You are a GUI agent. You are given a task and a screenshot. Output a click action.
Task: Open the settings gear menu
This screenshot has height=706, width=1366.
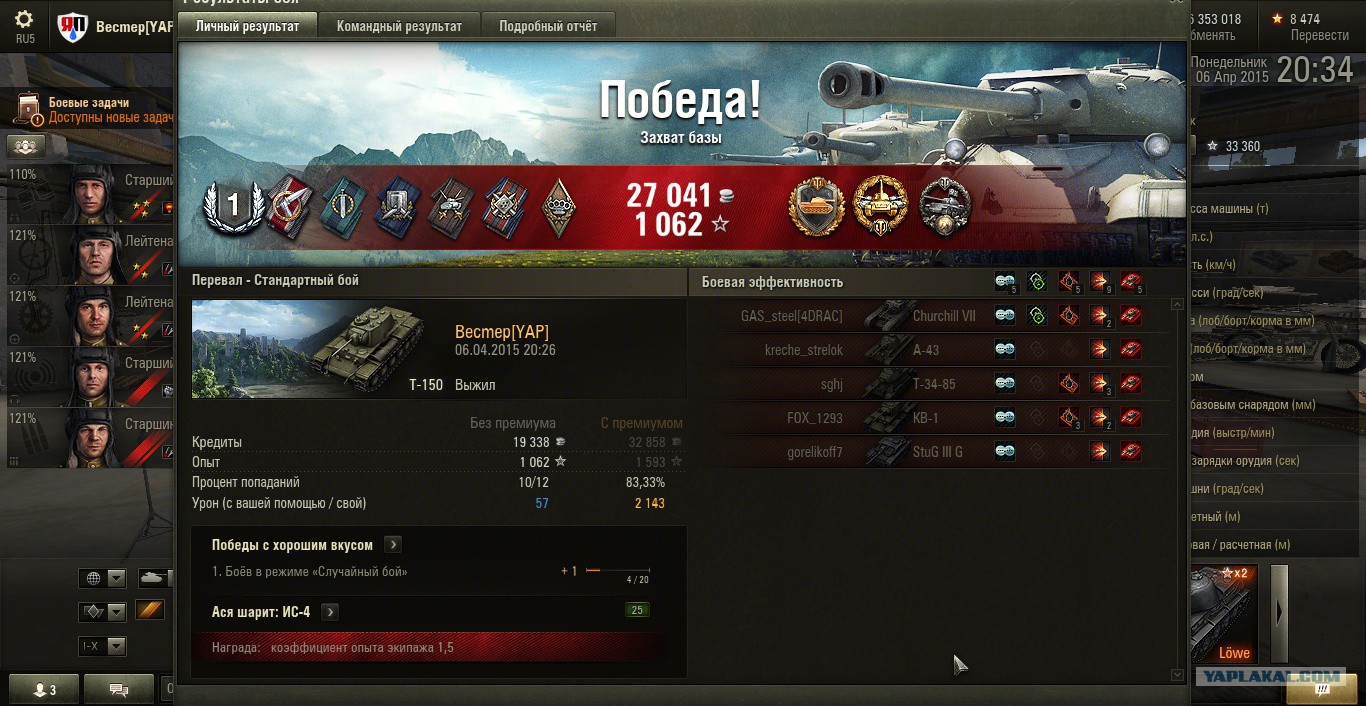click(24, 20)
